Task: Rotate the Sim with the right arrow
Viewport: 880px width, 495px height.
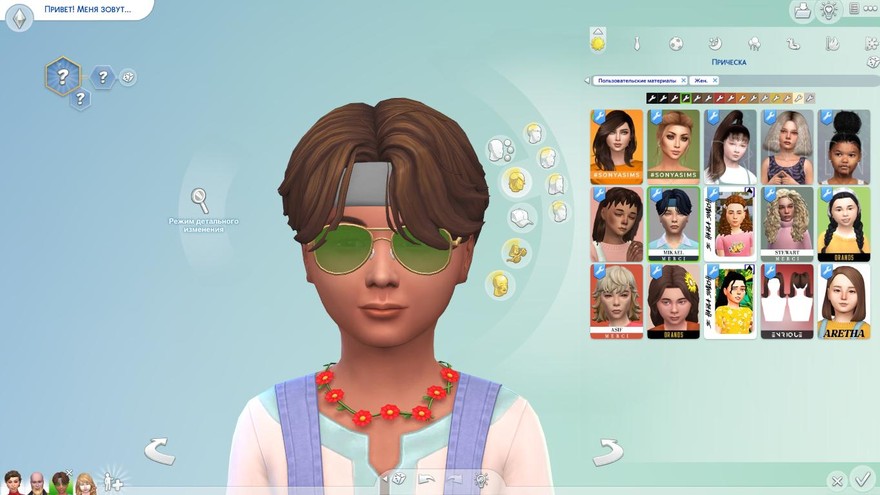Action: tap(607, 452)
